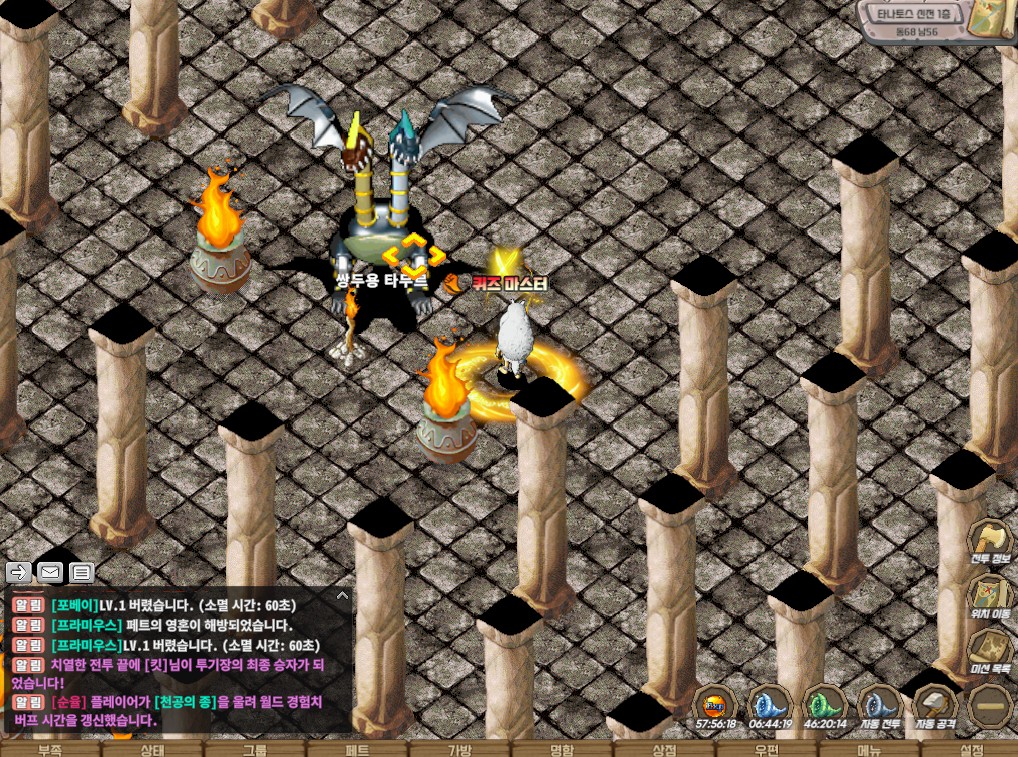
Task: Open the 부족 (Tribe) menu
Action: 50,749
